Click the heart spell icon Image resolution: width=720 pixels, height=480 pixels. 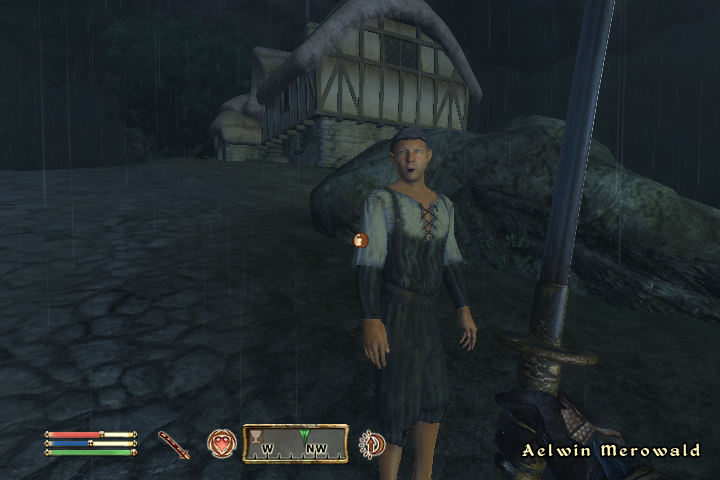click(x=221, y=443)
